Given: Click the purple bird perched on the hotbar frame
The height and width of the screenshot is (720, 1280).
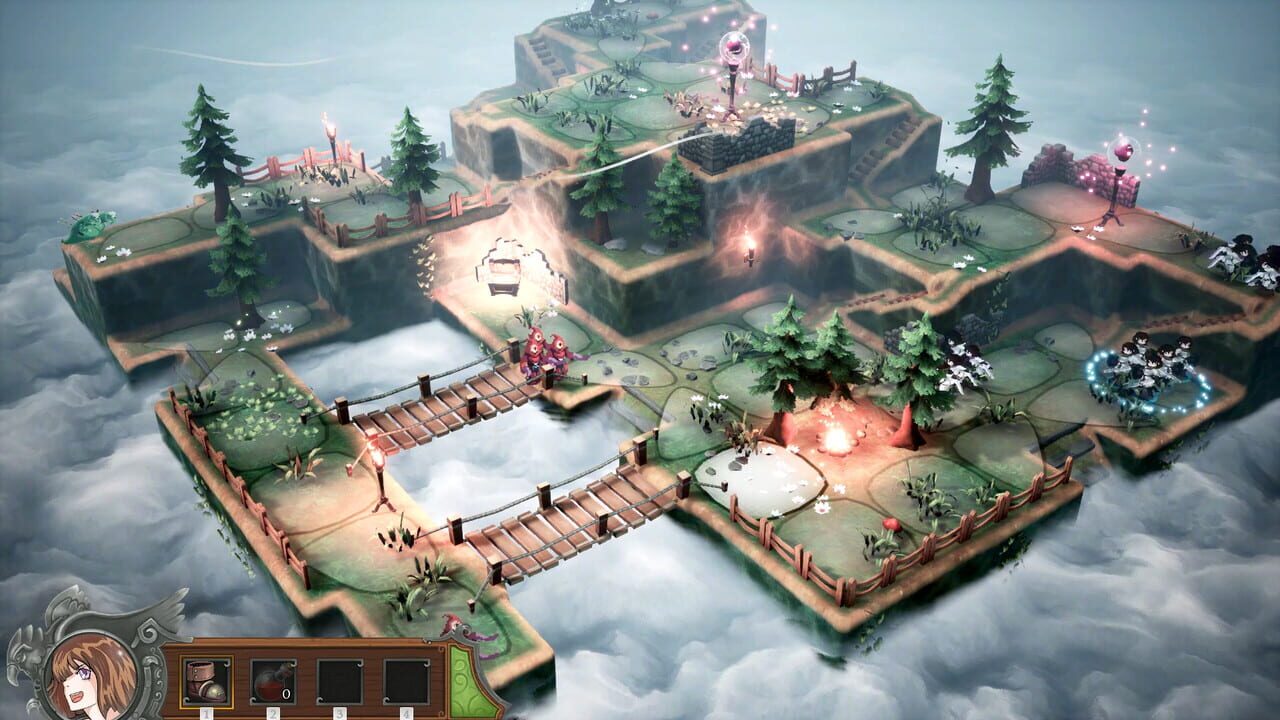Looking at the screenshot, I should coord(455,625).
